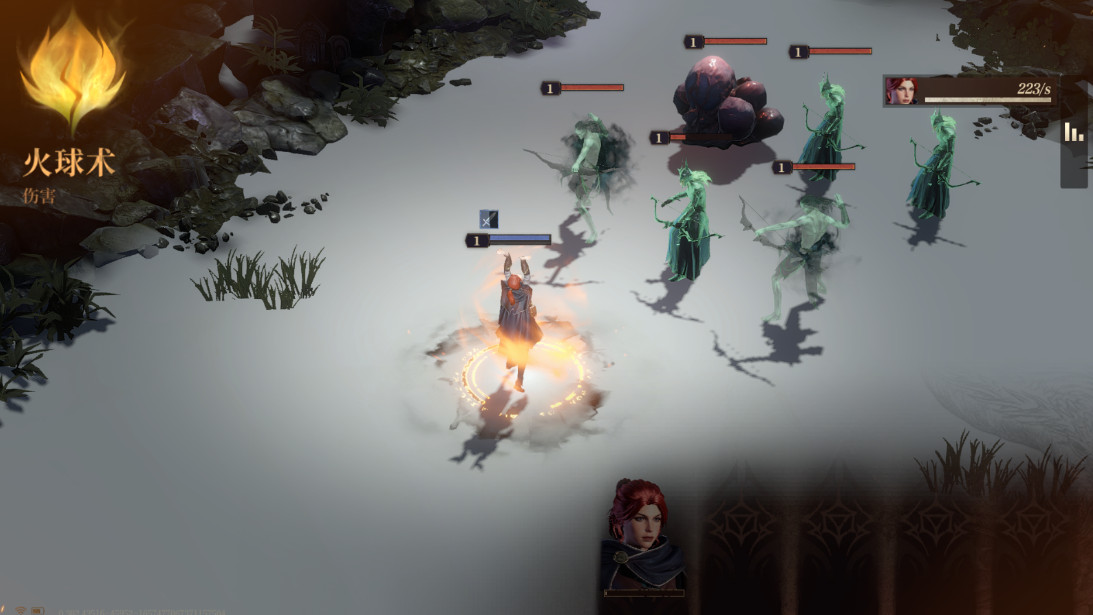This screenshot has height=615, width=1093.
Task: Toggle the bar chart damage stats button
Action: (x=1074, y=133)
